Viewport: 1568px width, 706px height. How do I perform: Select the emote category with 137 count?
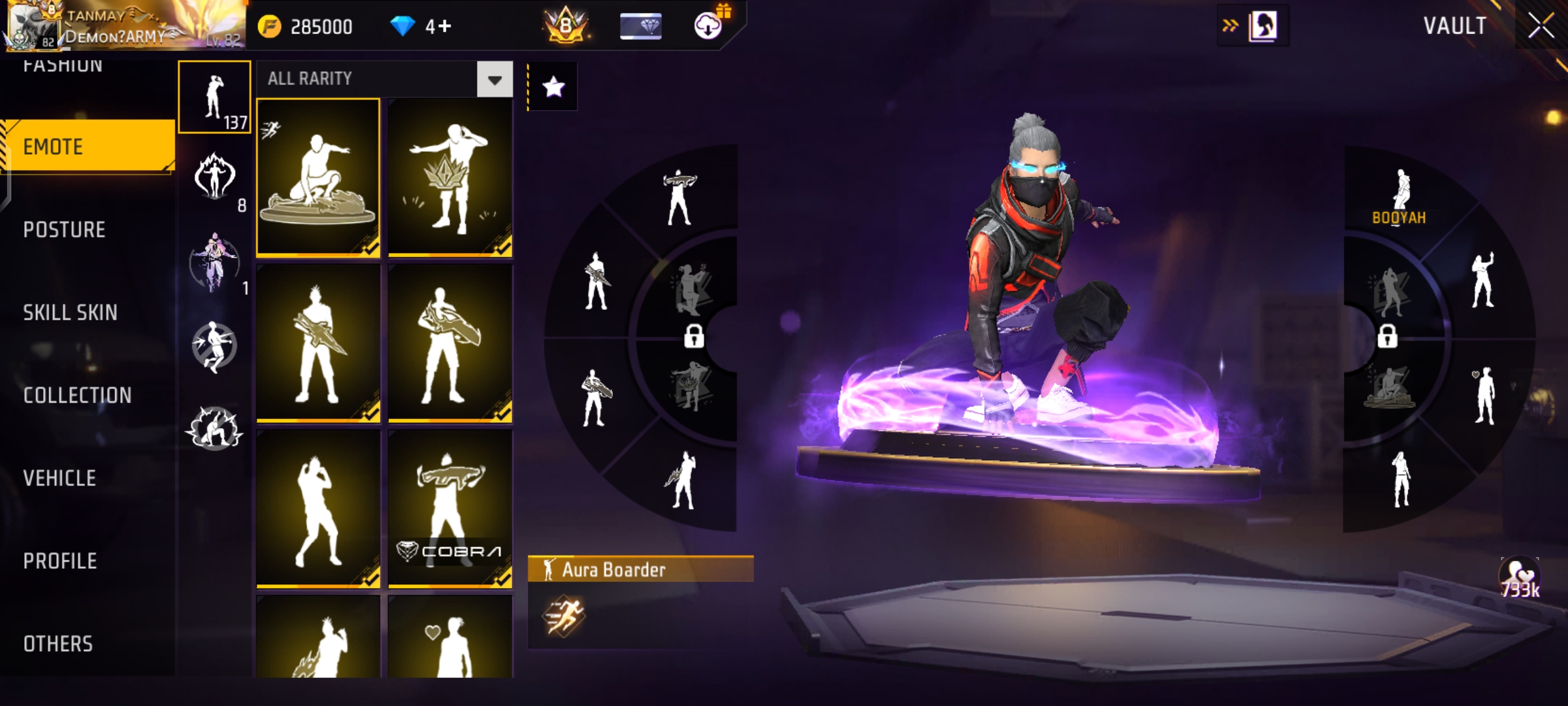(214, 97)
